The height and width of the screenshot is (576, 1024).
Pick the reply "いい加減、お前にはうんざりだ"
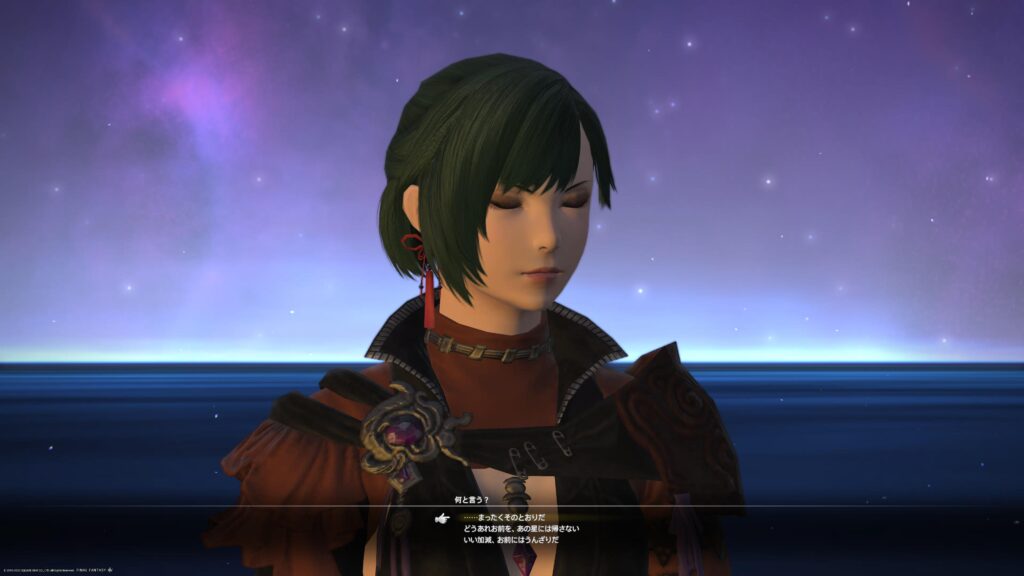pos(511,540)
